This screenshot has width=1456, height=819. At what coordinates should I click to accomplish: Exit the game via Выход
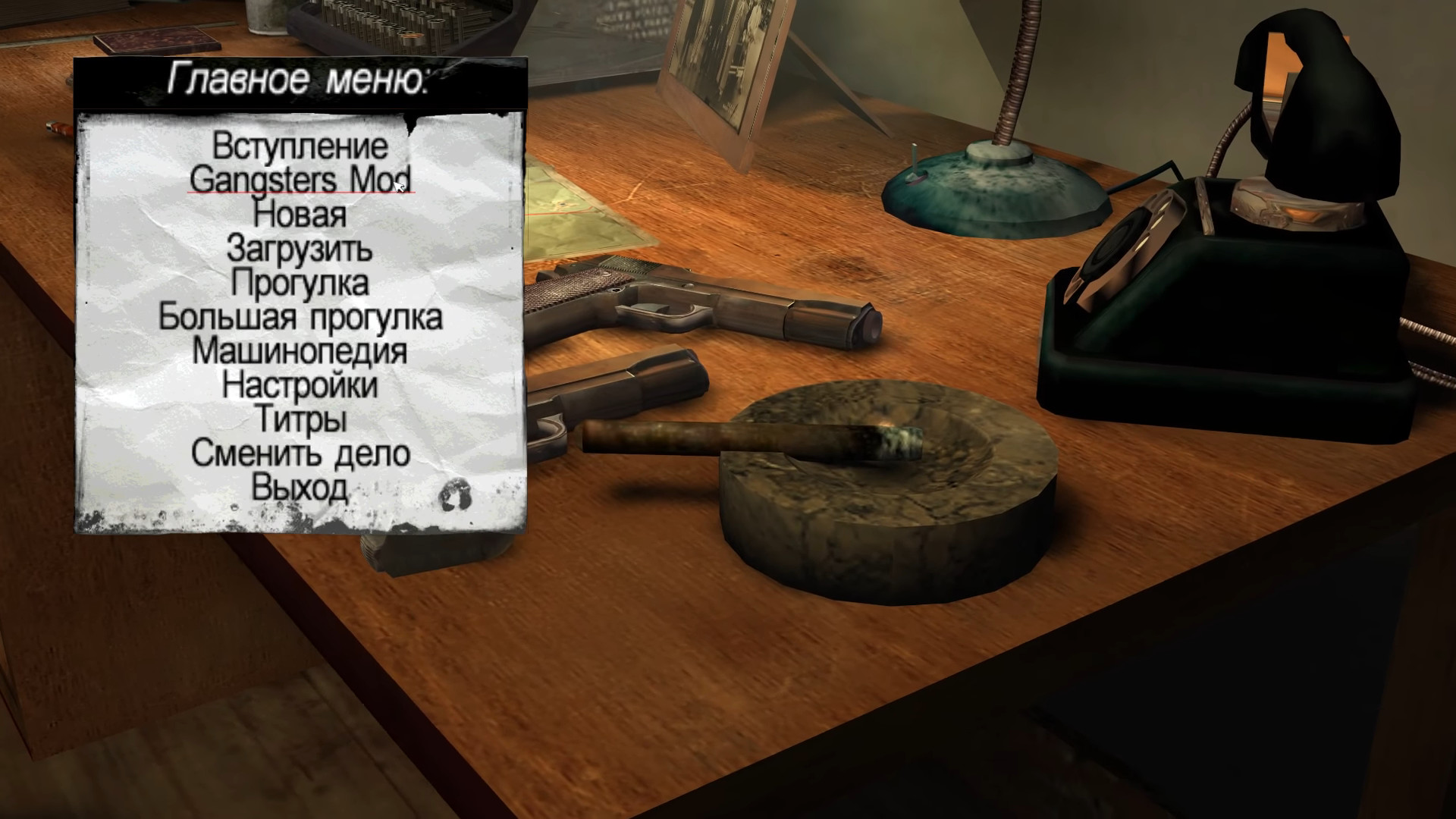click(300, 488)
